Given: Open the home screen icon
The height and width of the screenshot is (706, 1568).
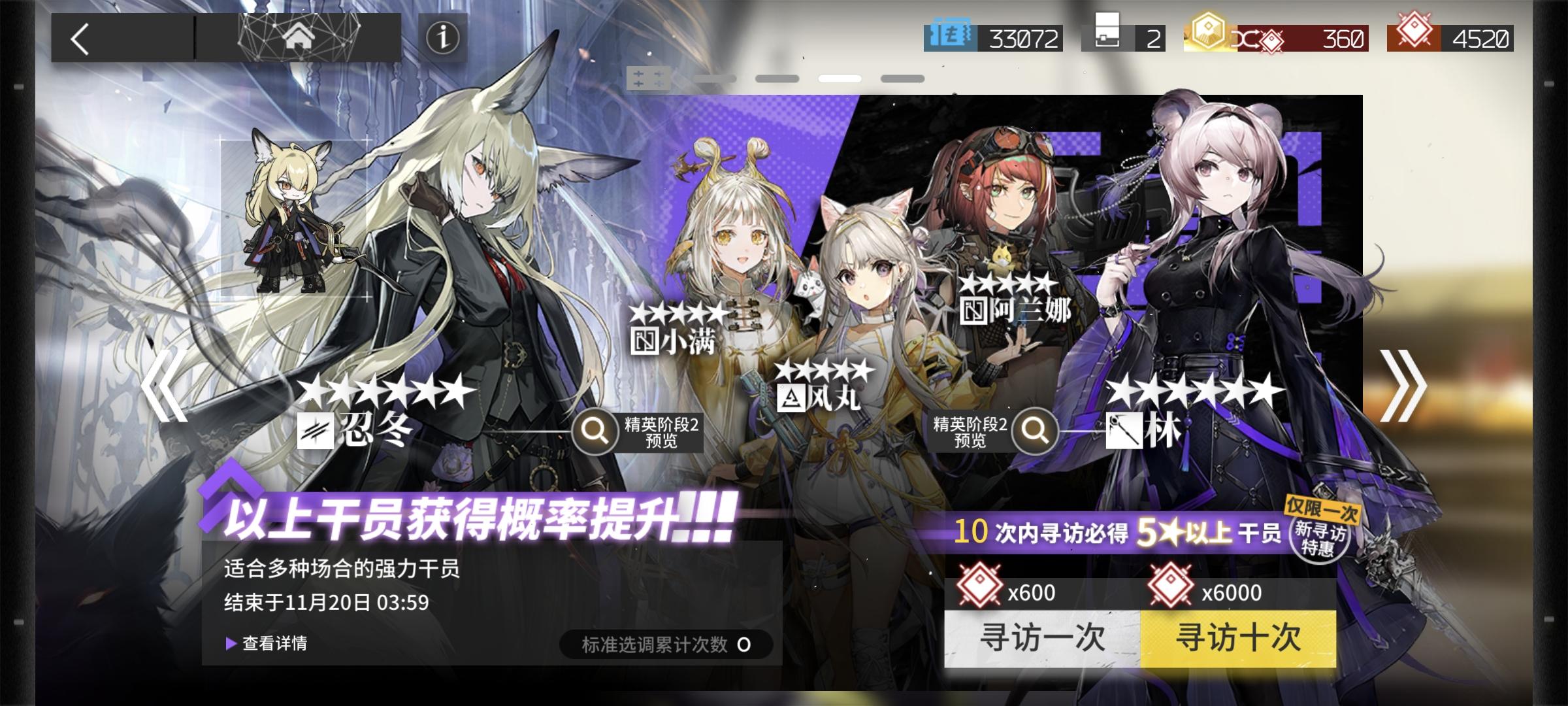Looking at the screenshot, I should pyautogui.click(x=299, y=38).
